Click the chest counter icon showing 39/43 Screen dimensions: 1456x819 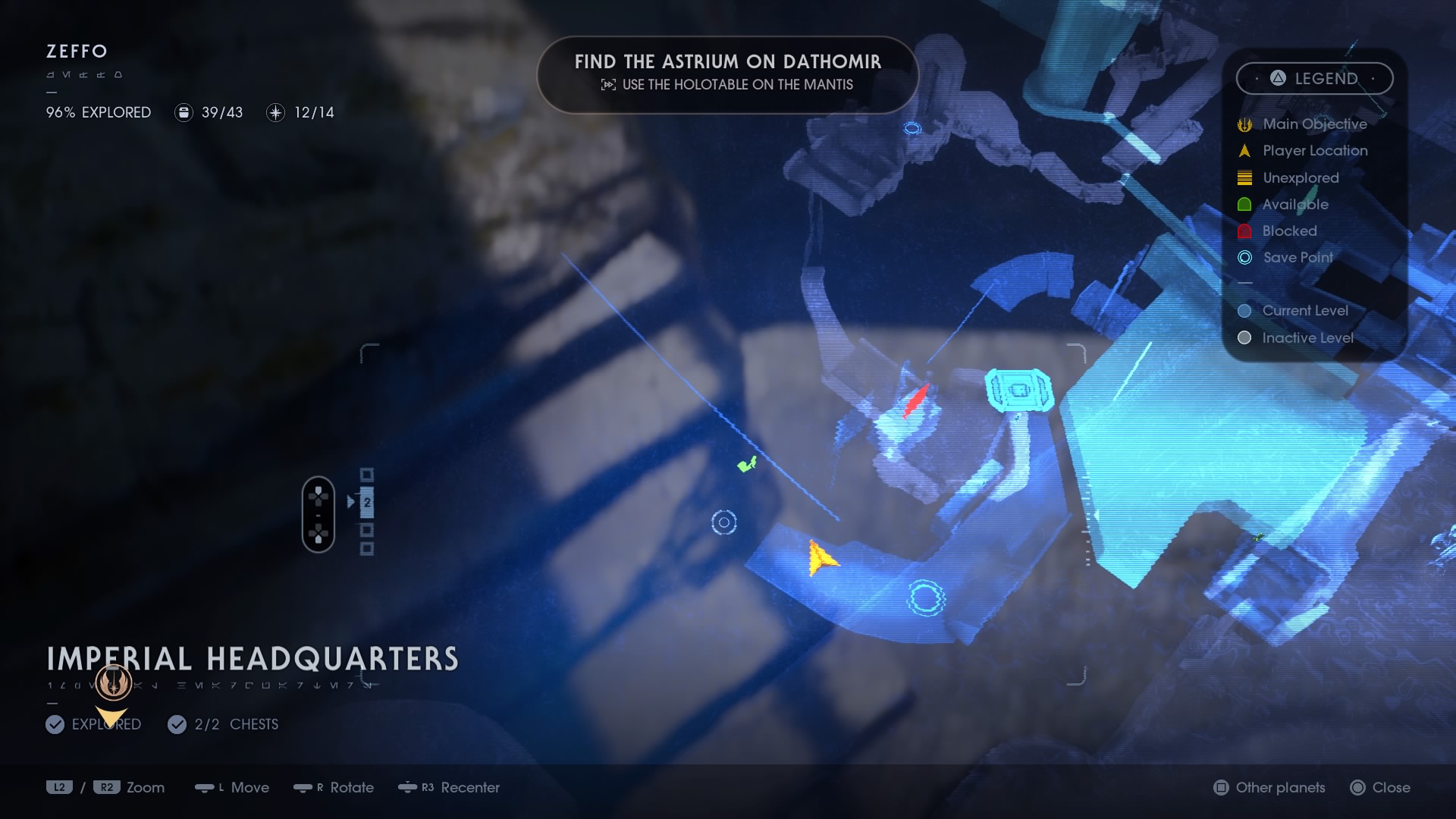coord(183,112)
